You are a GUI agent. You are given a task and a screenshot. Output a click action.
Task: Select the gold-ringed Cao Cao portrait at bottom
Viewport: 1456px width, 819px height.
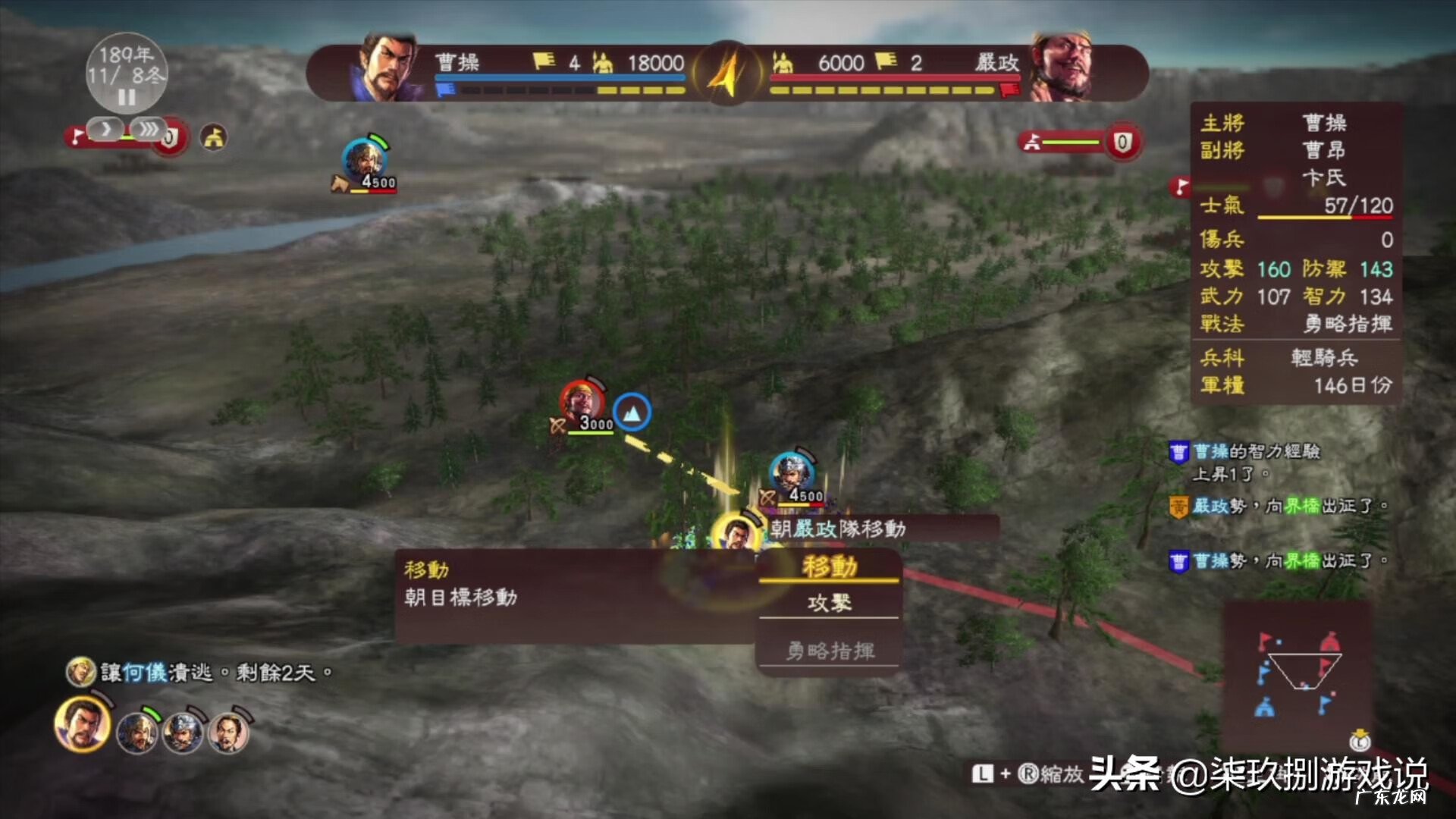[82, 725]
